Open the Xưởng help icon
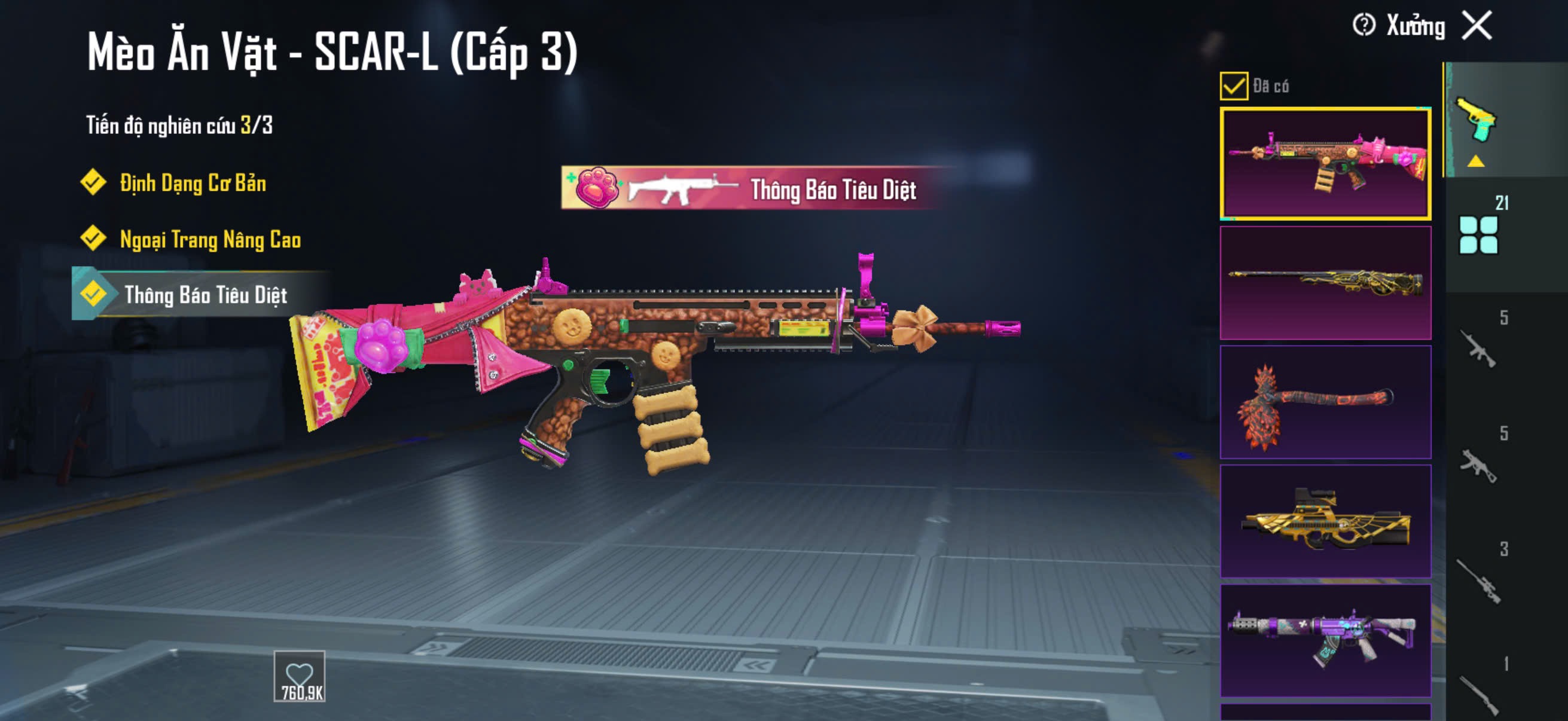 click(x=1363, y=26)
